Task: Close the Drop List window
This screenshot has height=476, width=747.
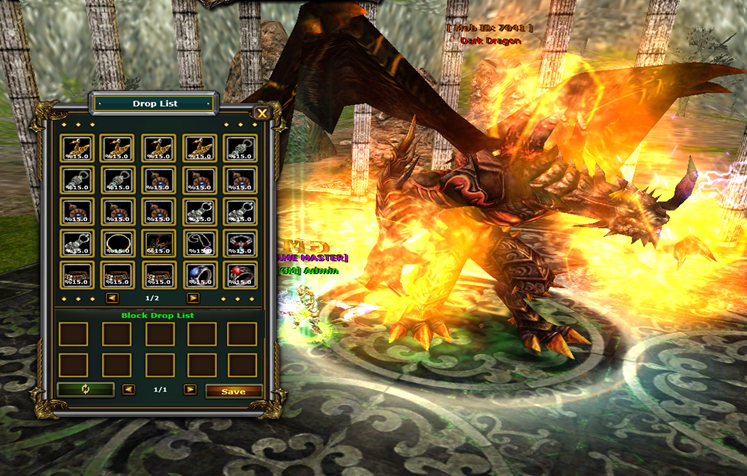Action: coord(262,114)
